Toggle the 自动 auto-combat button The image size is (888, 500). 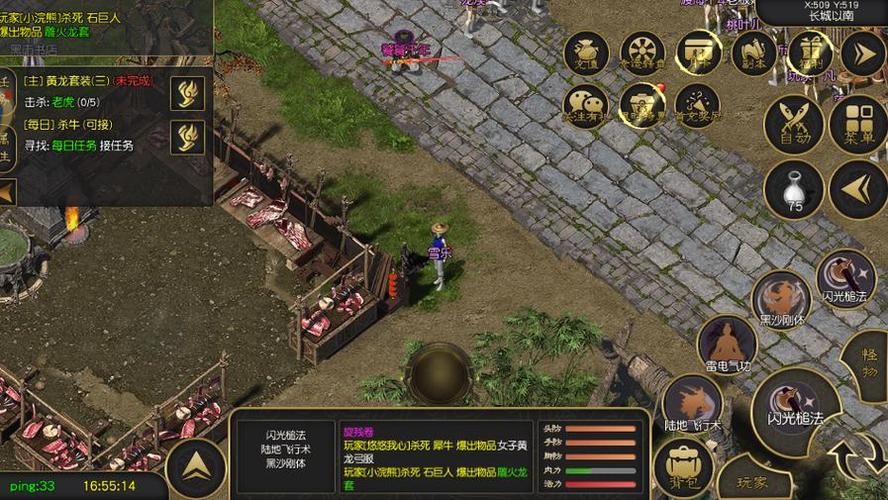tap(794, 125)
